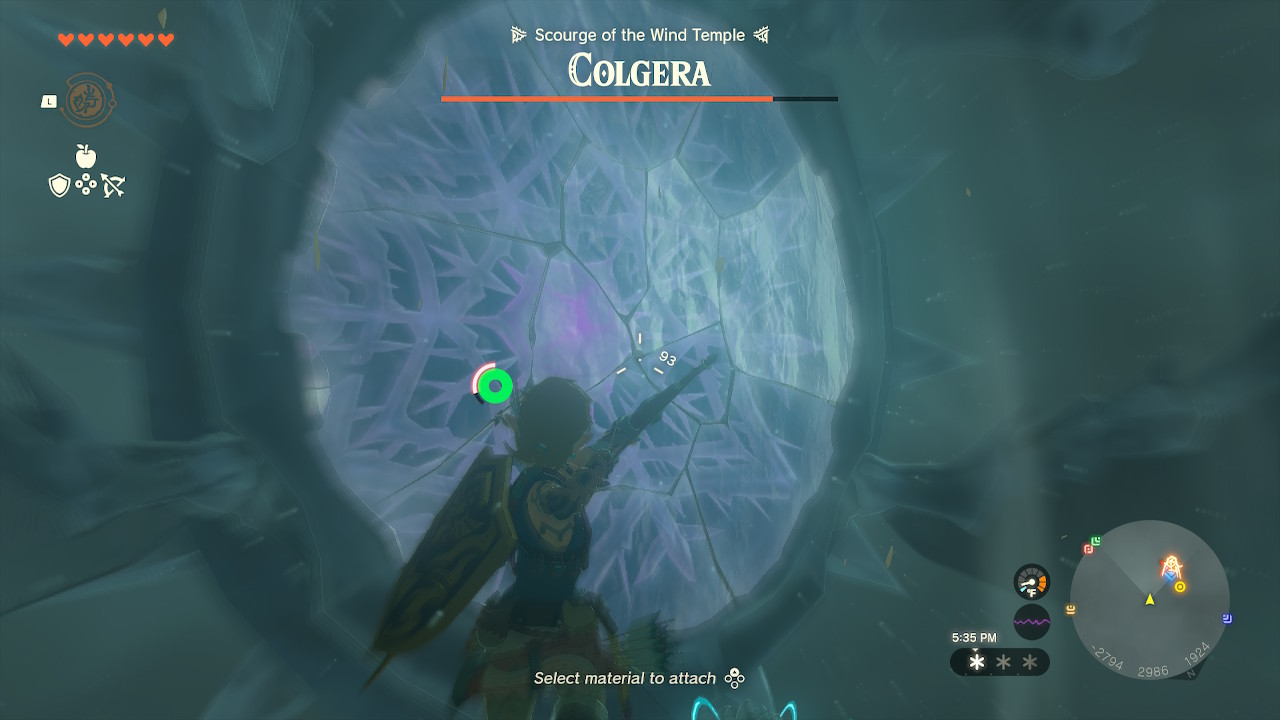Select the shield icon in the loadout
1280x720 pixels.
point(58,184)
